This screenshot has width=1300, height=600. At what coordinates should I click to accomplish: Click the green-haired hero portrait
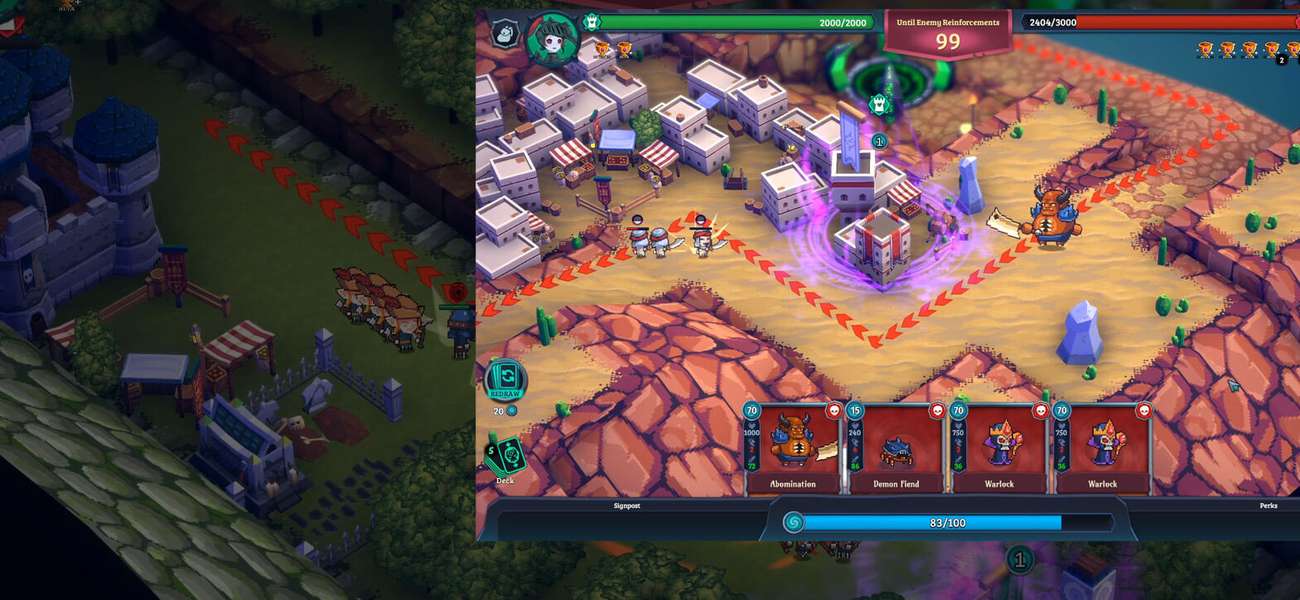pyautogui.click(x=553, y=38)
